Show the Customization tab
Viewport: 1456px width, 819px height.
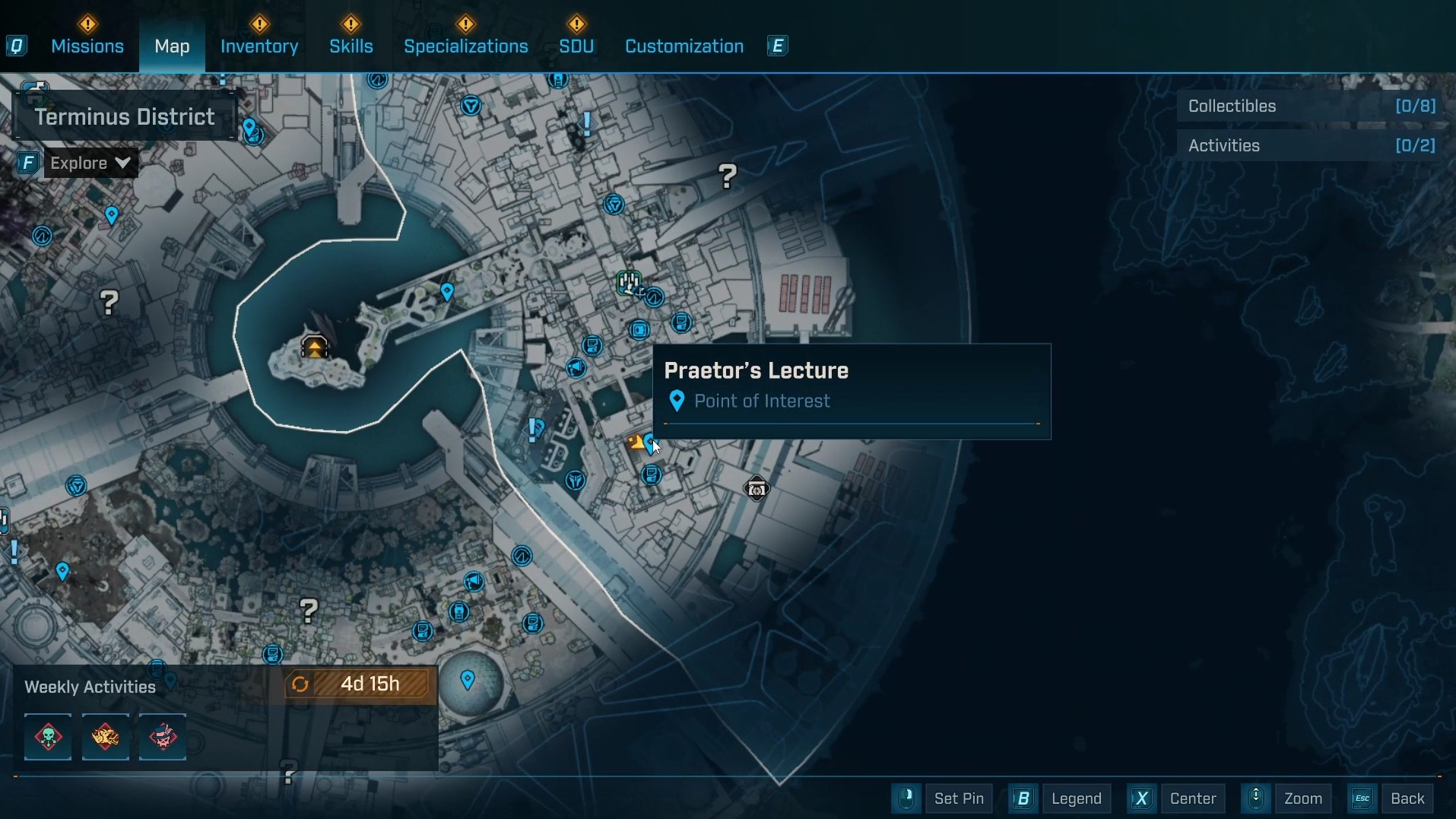click(x=684, y=46)
